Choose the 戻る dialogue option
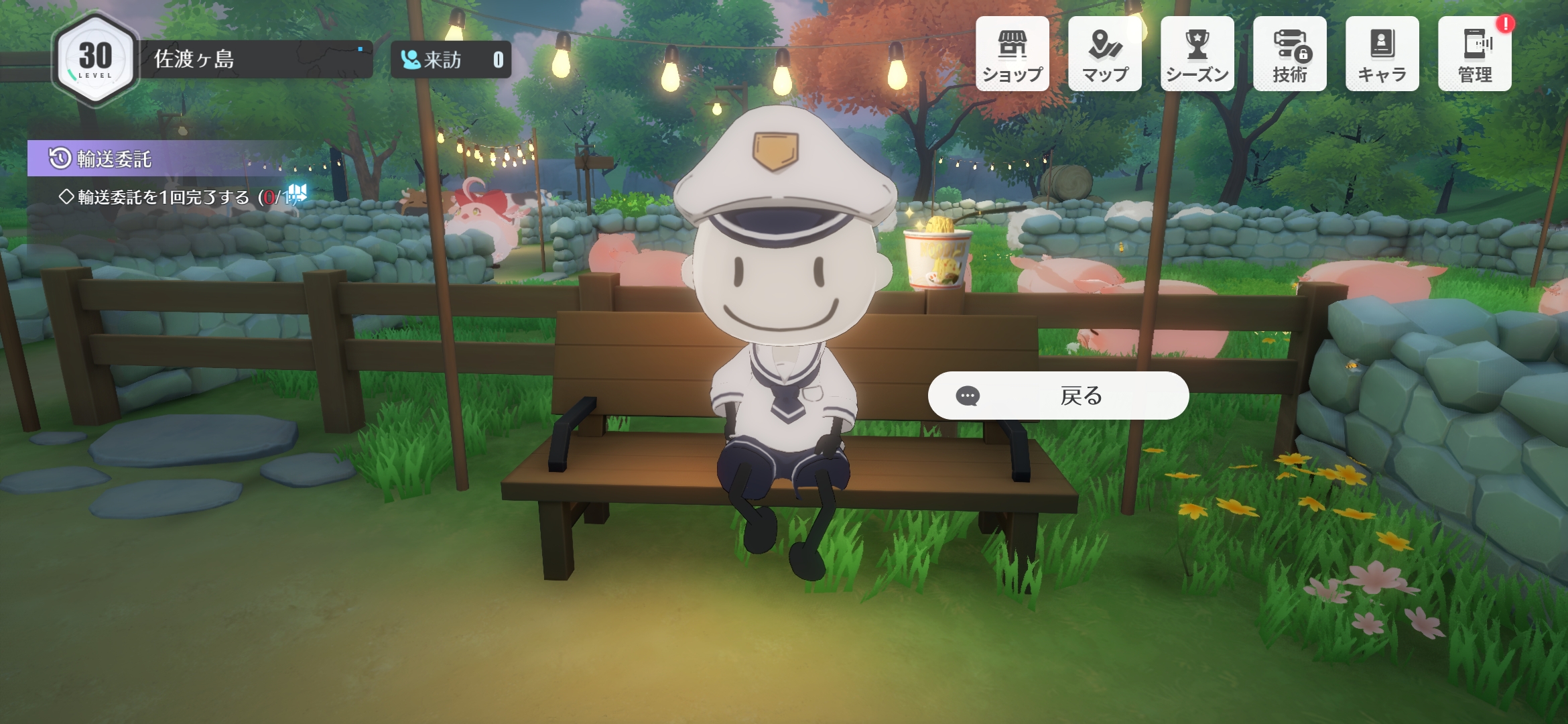The height and width of the screenshot is (724, 1568). [x=1058, y=396]
